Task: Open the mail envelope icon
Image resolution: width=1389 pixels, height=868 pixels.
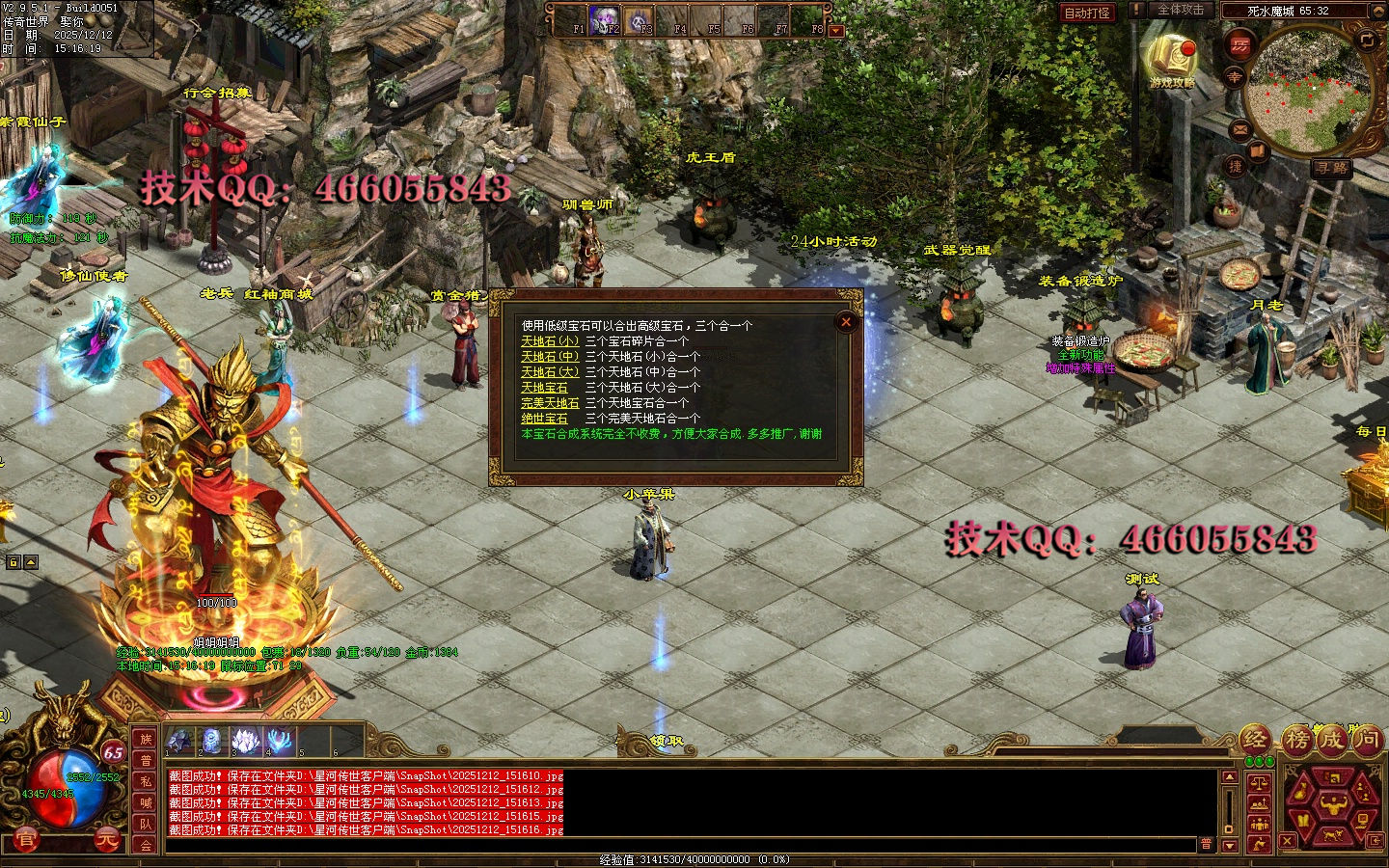Action: pyautogui.click(x=1239, y=128)
